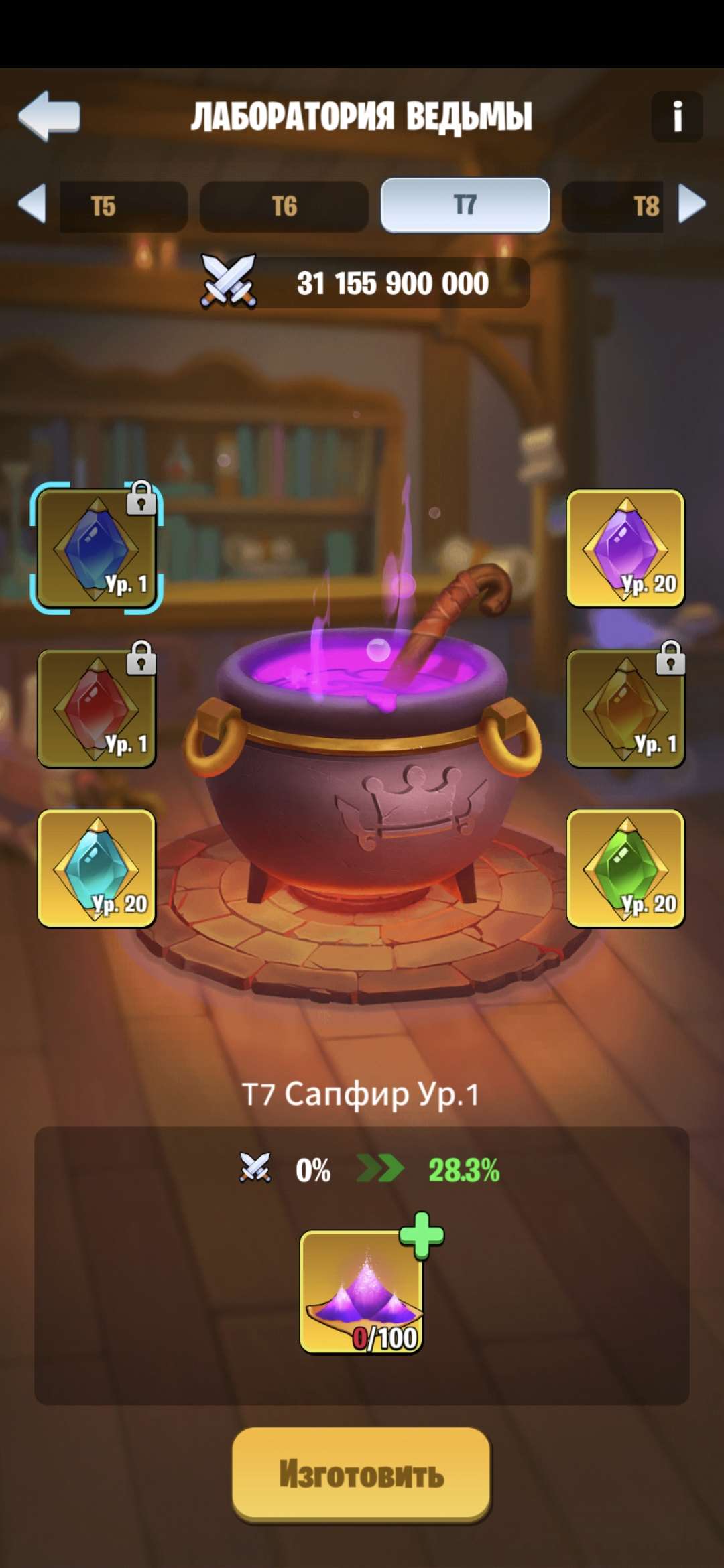724x1568 pixels.
Task: Click the left tier scroll arrow
Action: (x=32, y=203)
